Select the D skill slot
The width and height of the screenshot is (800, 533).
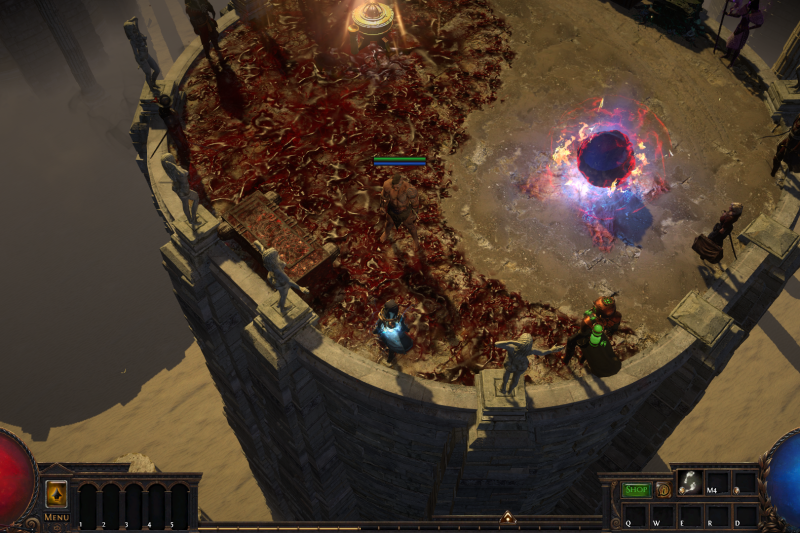745,515
